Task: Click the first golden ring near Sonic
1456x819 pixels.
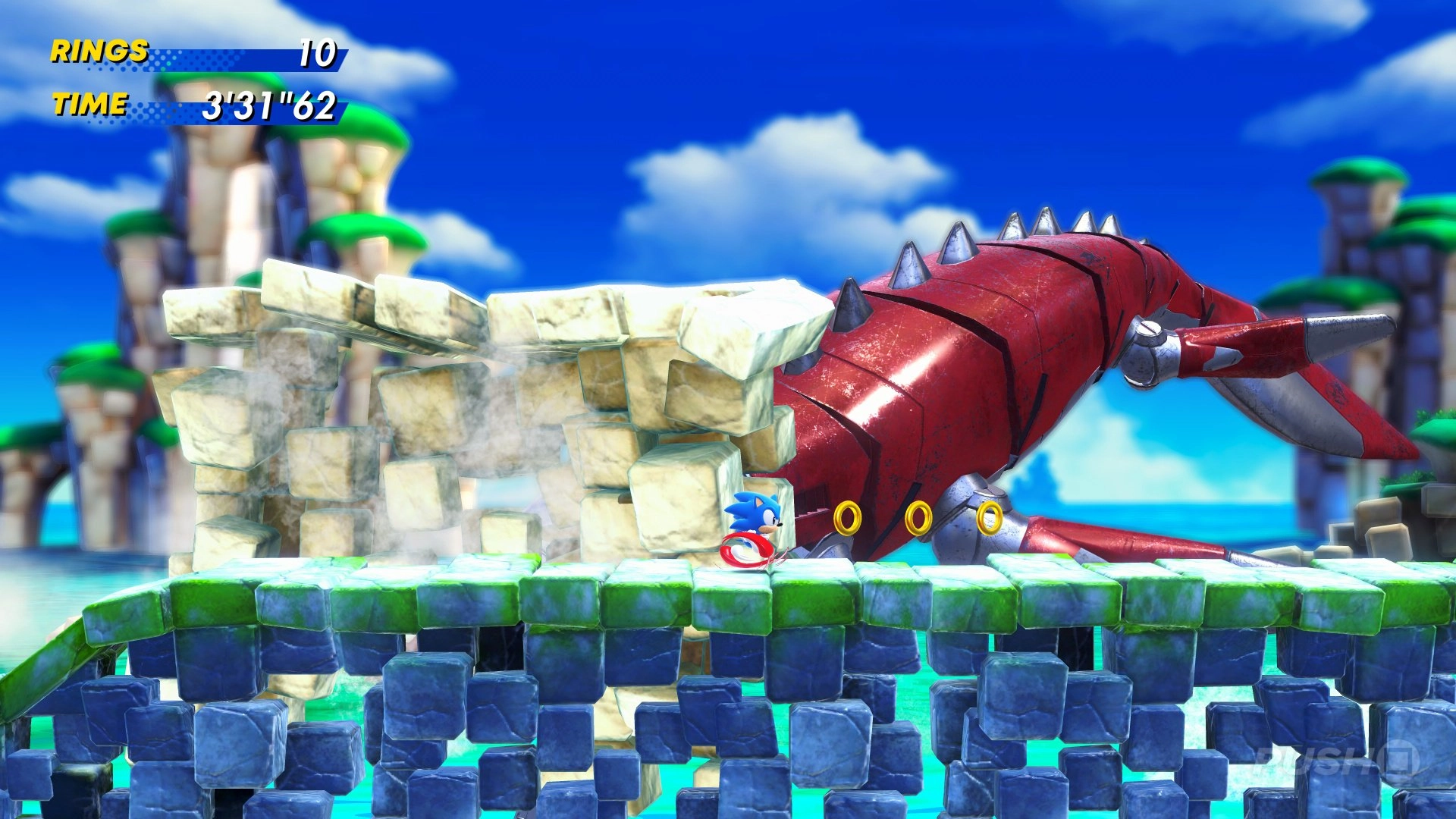Action: tap(849, 519)
